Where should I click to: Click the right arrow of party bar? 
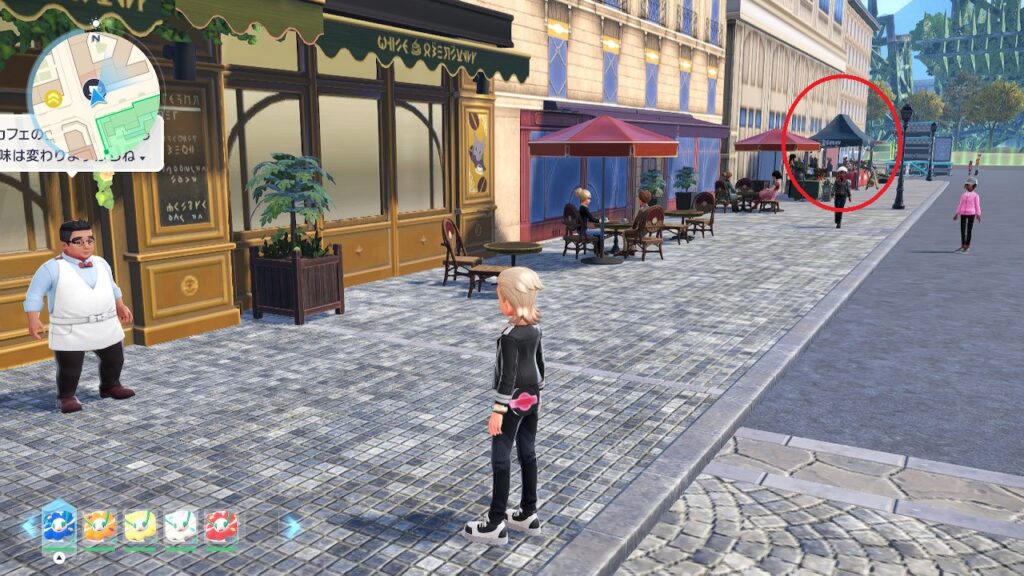[x=291, y=527]
